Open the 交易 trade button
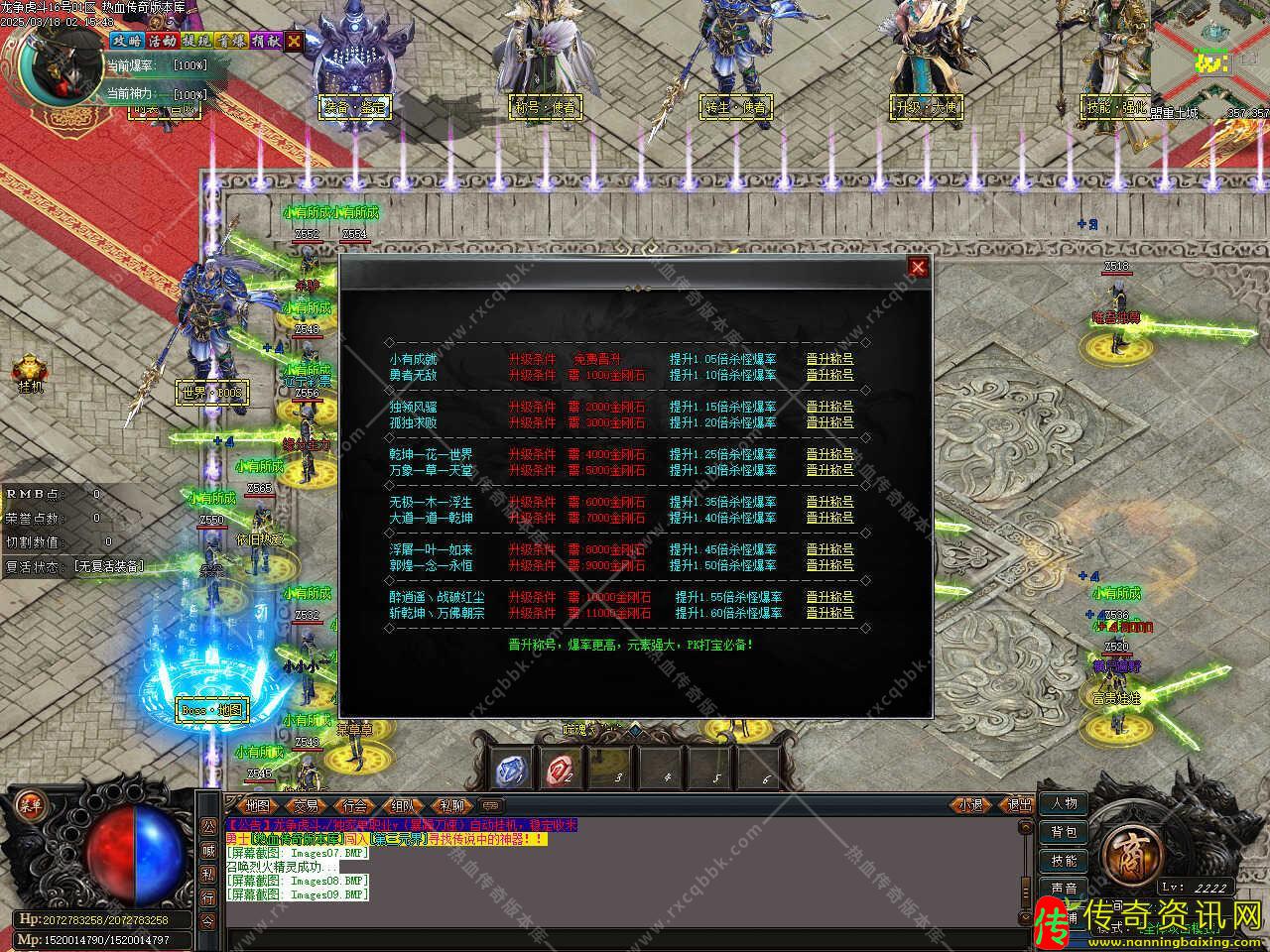Screen dimensions: 1270x952 tap(306, 805)
